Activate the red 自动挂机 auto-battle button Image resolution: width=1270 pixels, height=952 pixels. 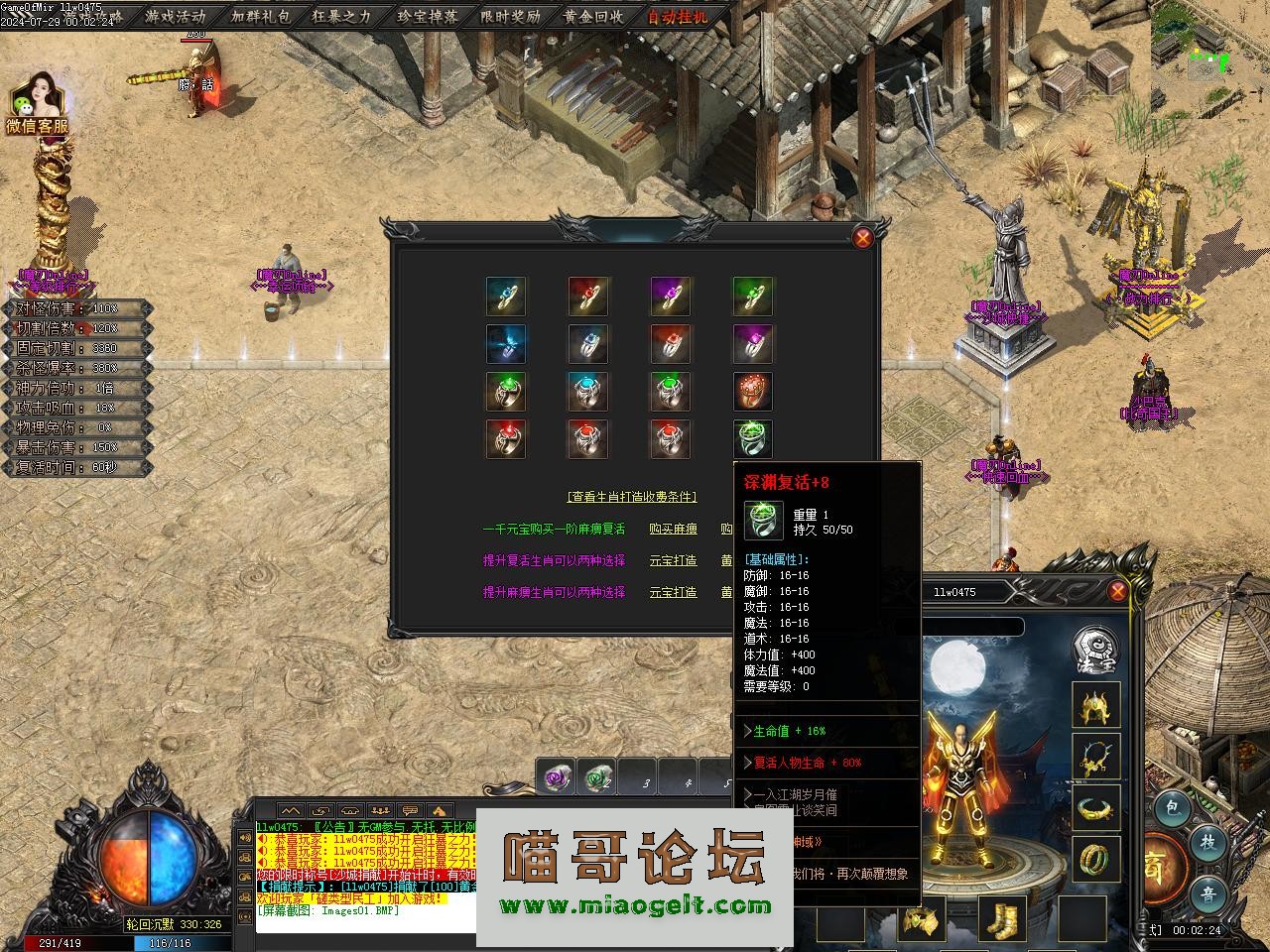pyautogui.click(x=678, y=16)
